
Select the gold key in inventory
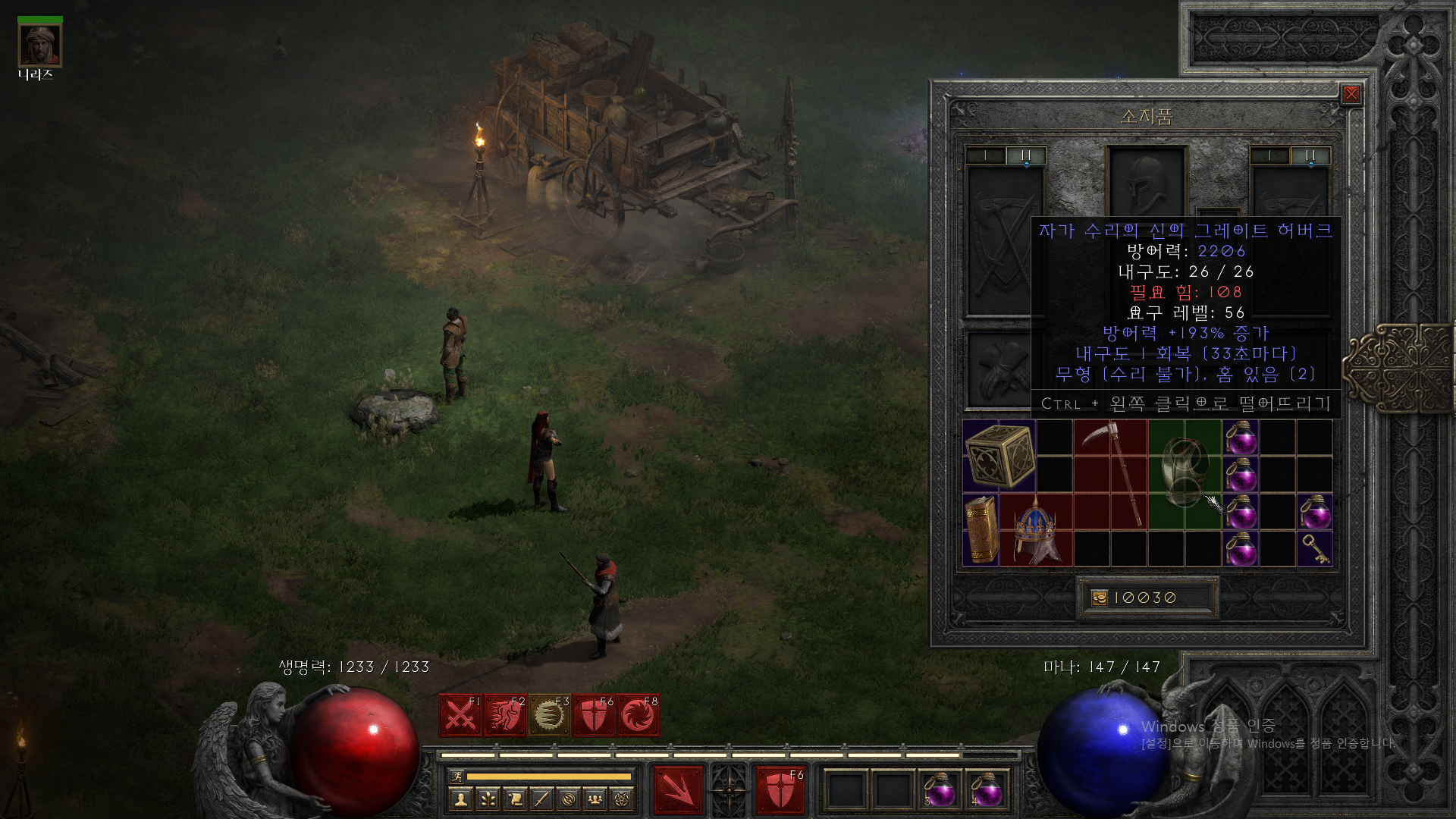click(x=1315, y=549)
